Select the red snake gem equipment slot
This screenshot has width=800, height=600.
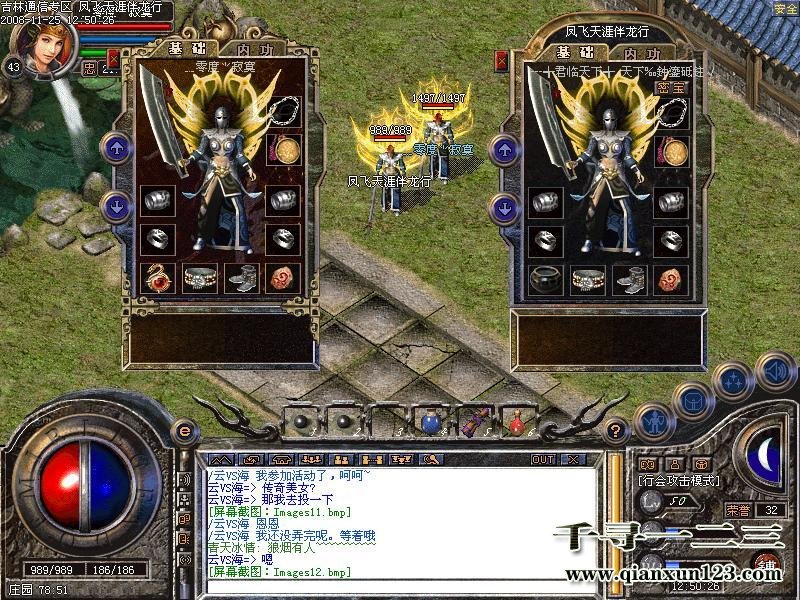[x=157, y=277]
